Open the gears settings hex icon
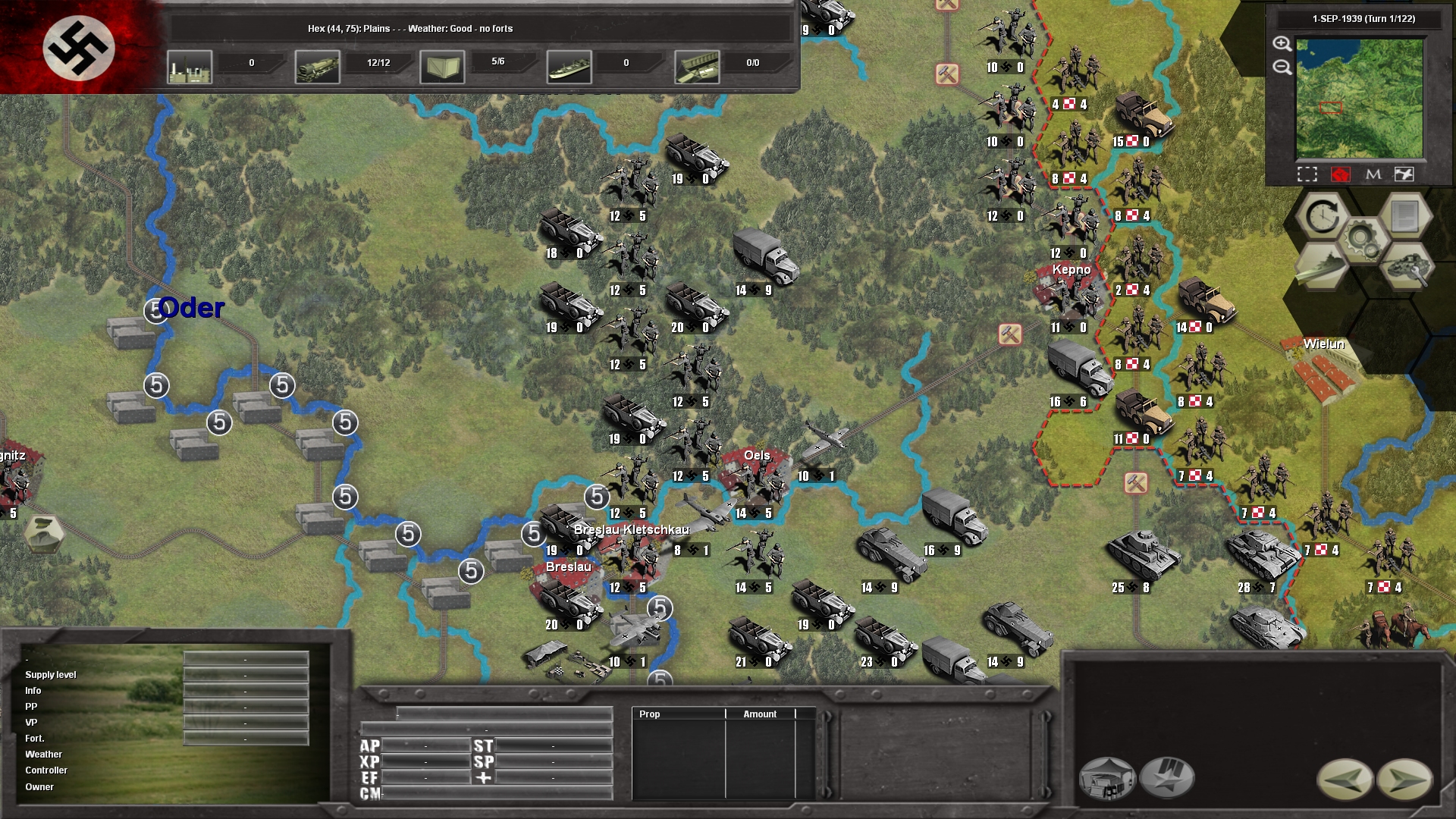The image size is (1456, 819). tap(1363, 239)
